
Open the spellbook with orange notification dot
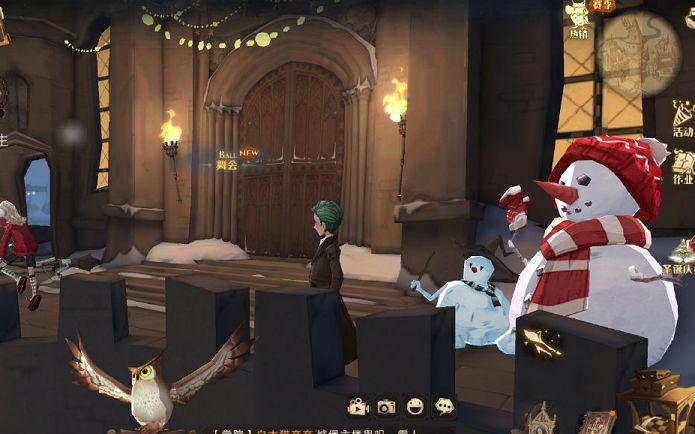(597, 421)
